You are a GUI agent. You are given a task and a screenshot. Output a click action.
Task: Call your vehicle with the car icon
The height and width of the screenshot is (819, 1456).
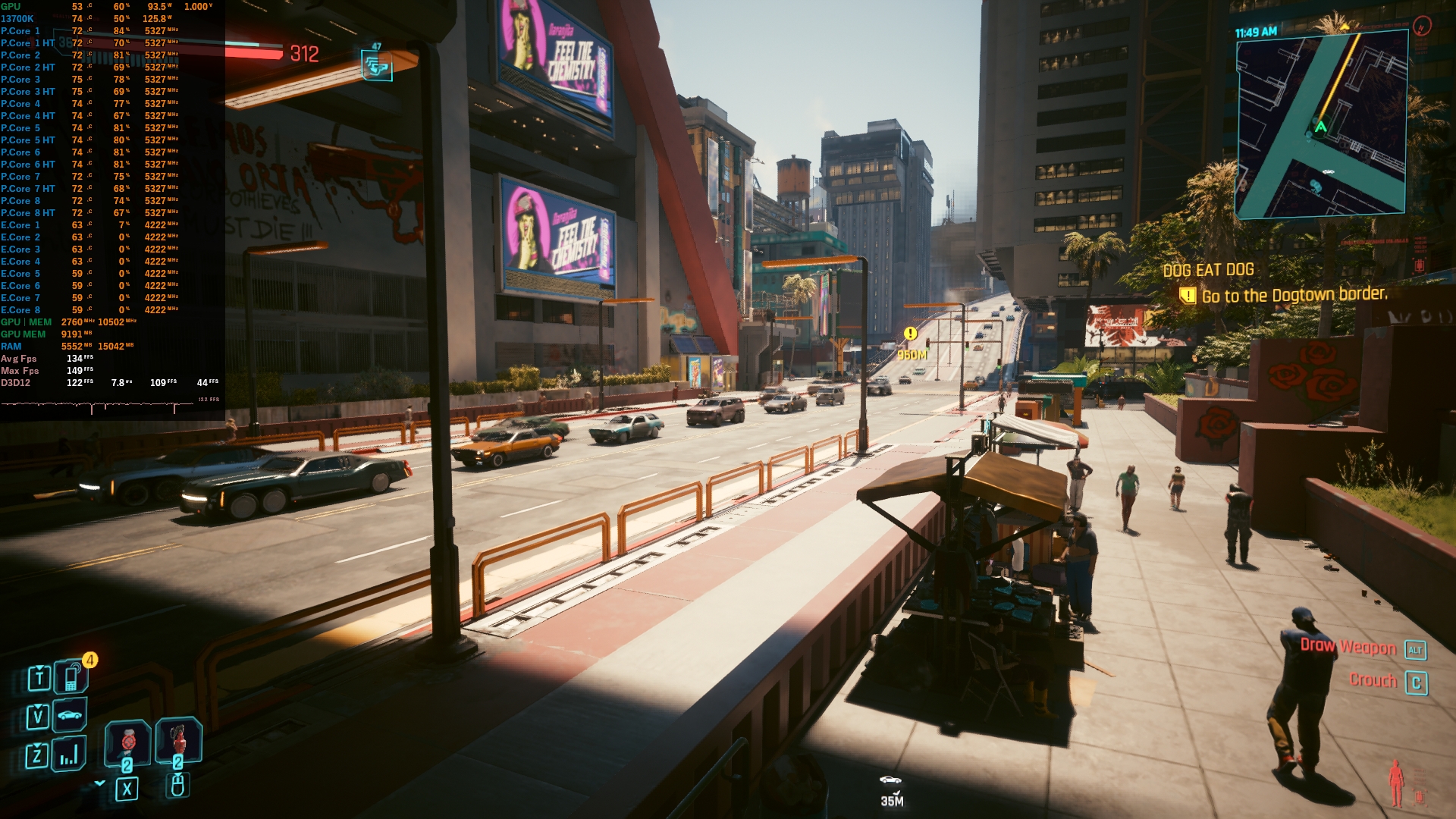(x=70, y=715)
